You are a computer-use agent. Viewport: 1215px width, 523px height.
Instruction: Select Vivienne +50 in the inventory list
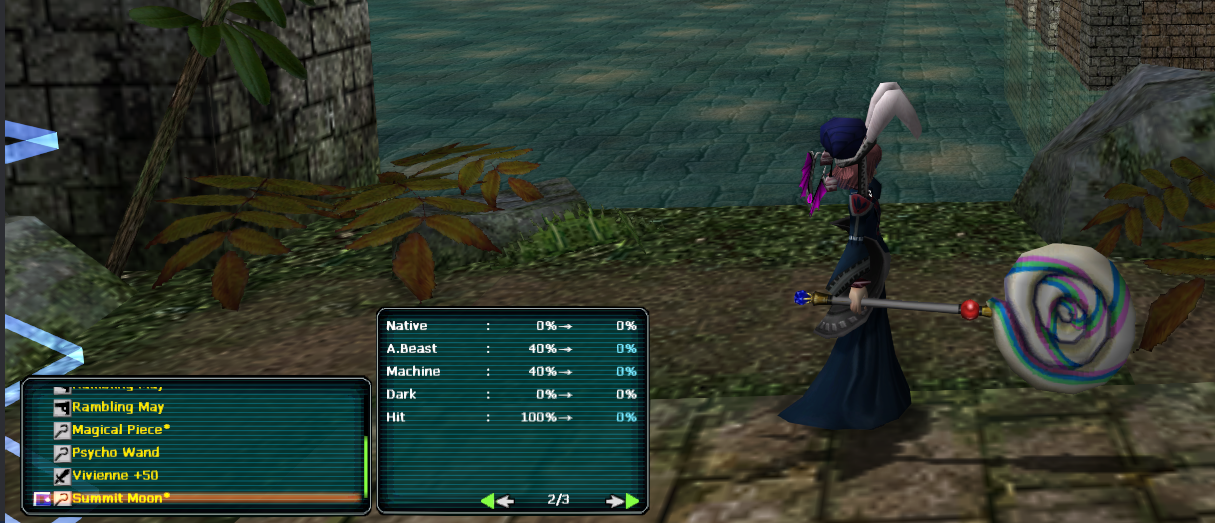point(114,475)
